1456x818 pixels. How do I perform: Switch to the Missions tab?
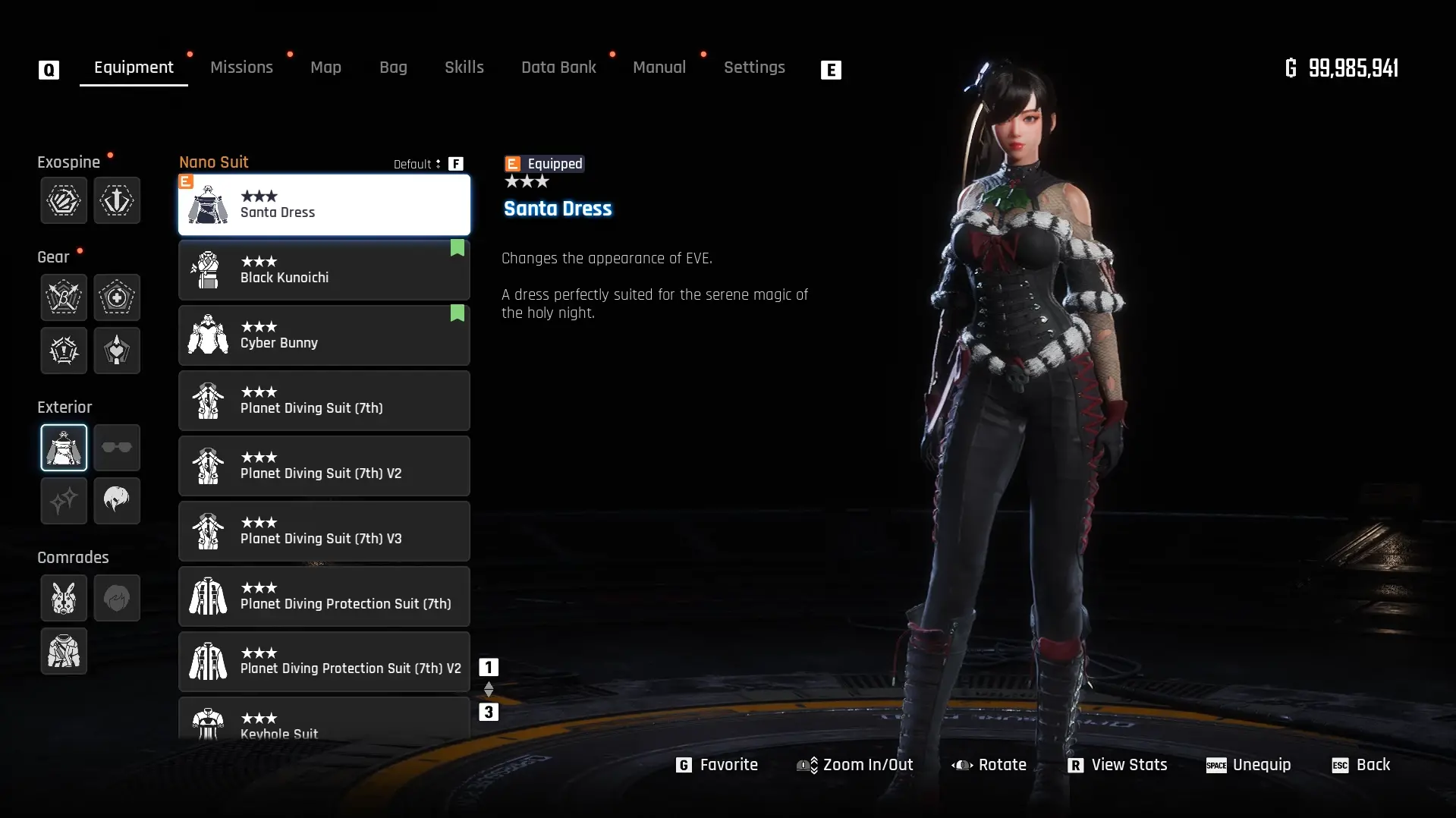(x=241, y=68)
